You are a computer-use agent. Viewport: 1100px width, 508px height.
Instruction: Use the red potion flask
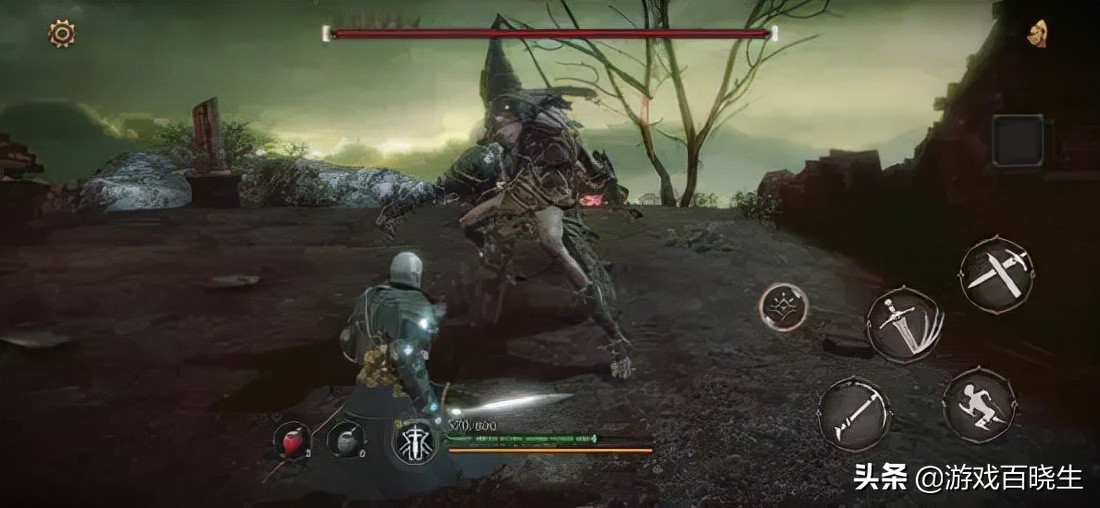(293, 440)
